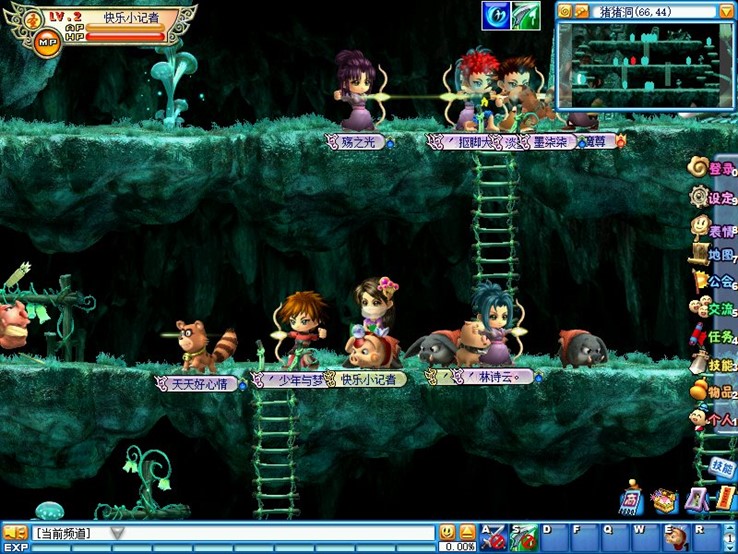The height and width of the screenshot is (554, 738).
Task: Open the 任务 quest menu
Action: (x=714, y=337)
